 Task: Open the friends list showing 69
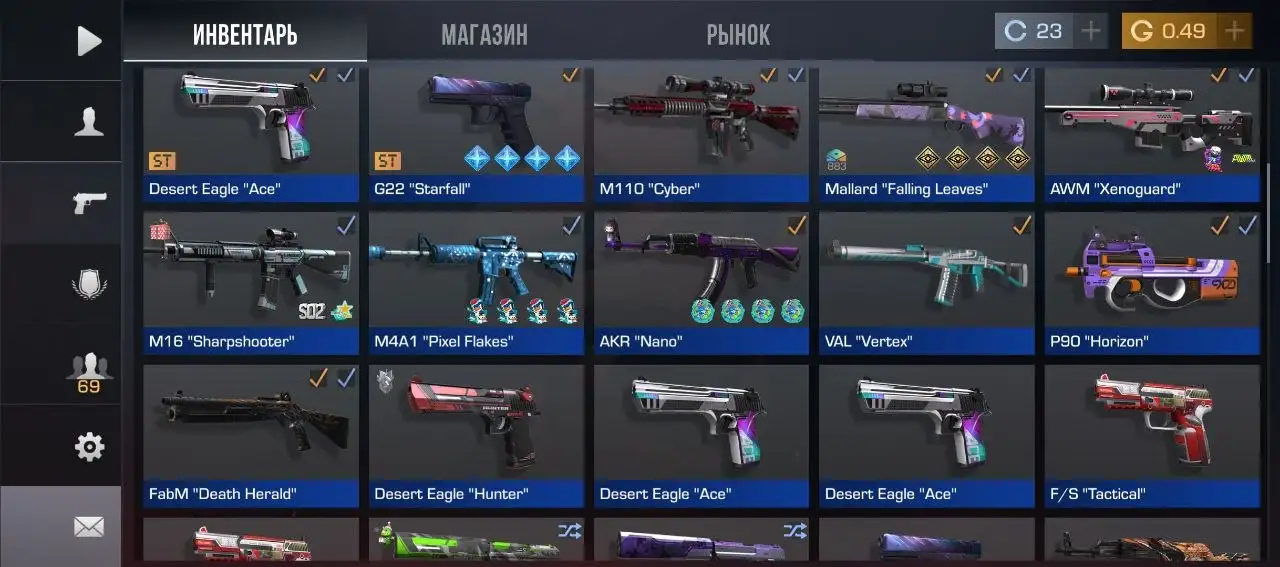coord(89,371)
